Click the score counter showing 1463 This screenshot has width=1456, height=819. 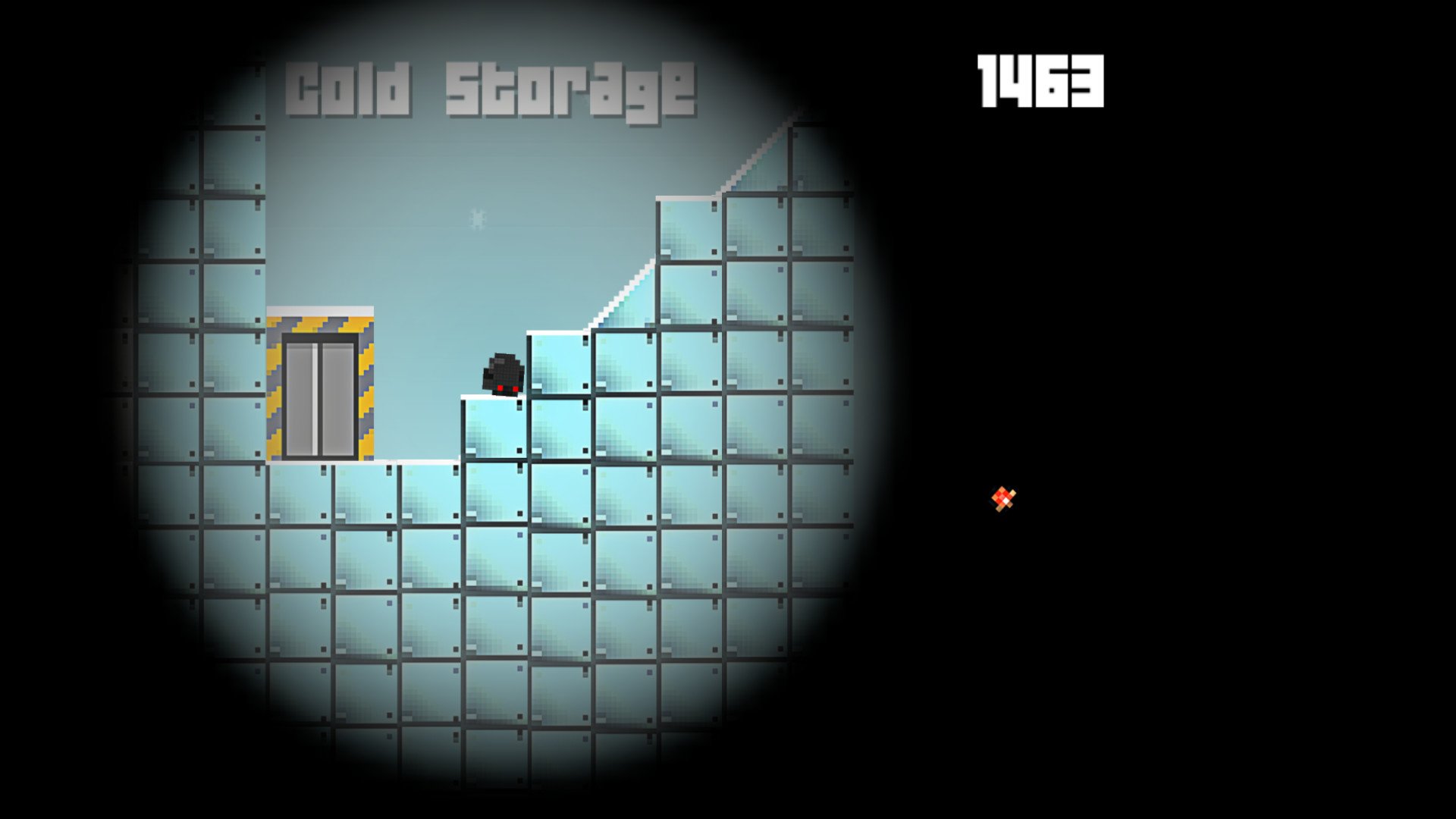[x=1039, y=80]
